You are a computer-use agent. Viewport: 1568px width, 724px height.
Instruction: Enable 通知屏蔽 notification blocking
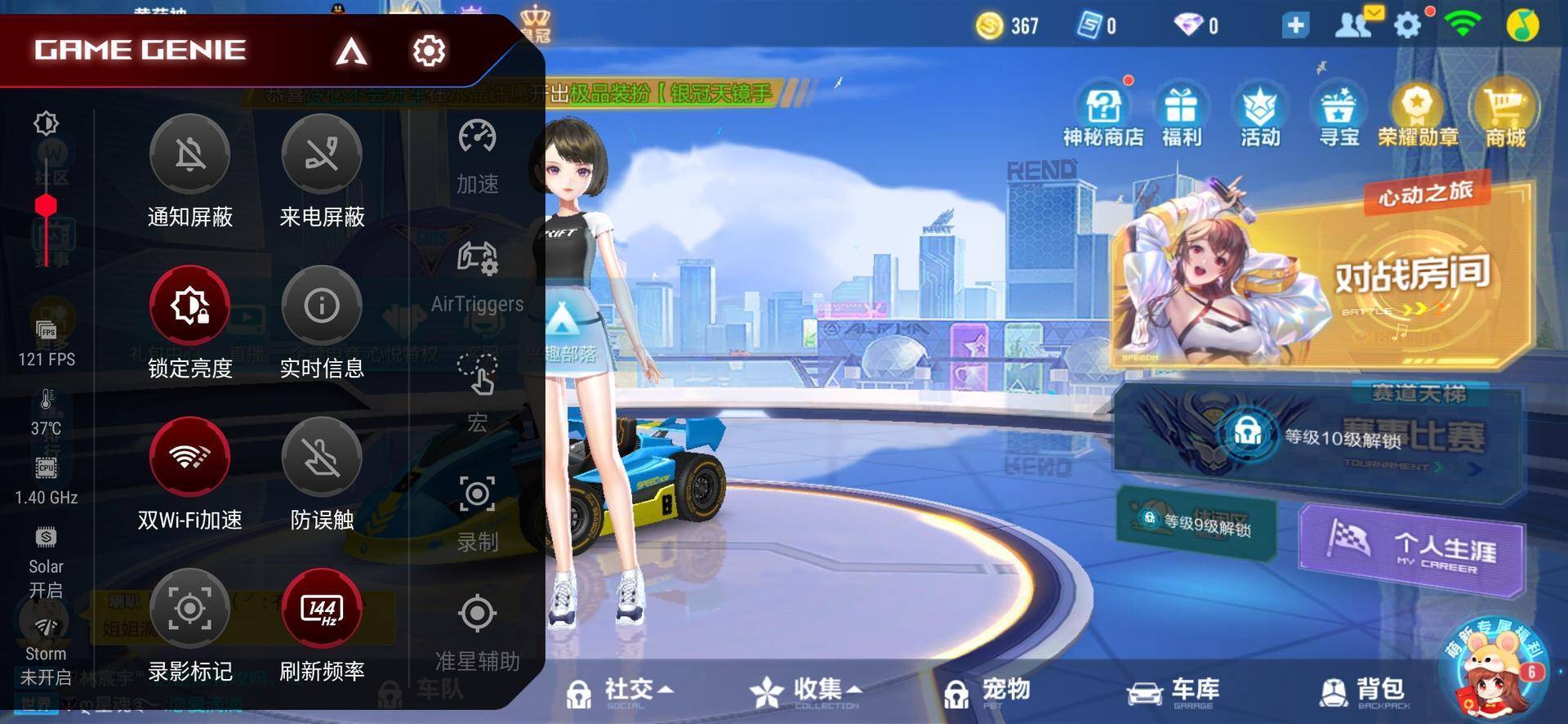click(x=189, y=155)
